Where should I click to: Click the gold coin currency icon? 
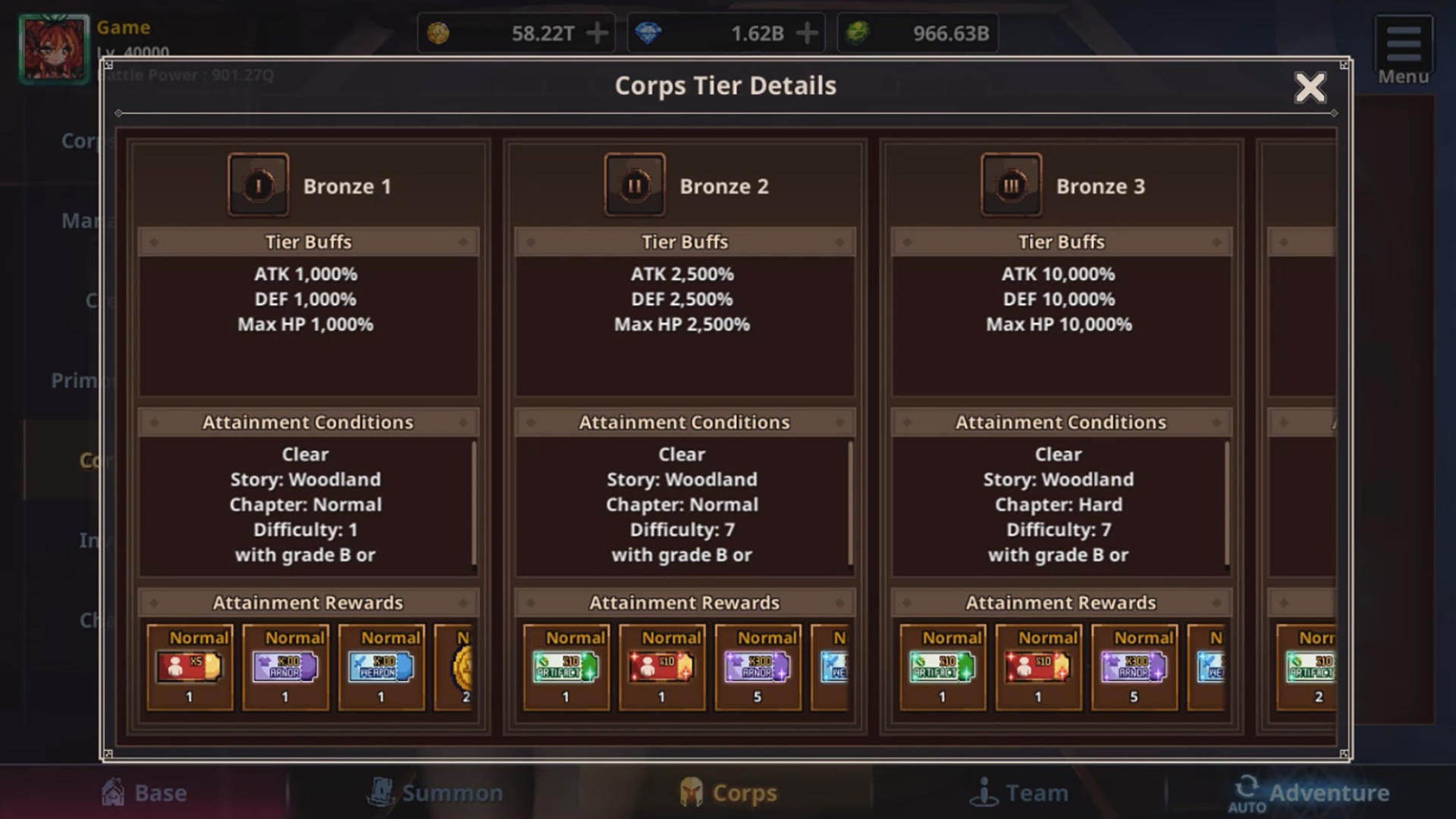click(438, 32)
